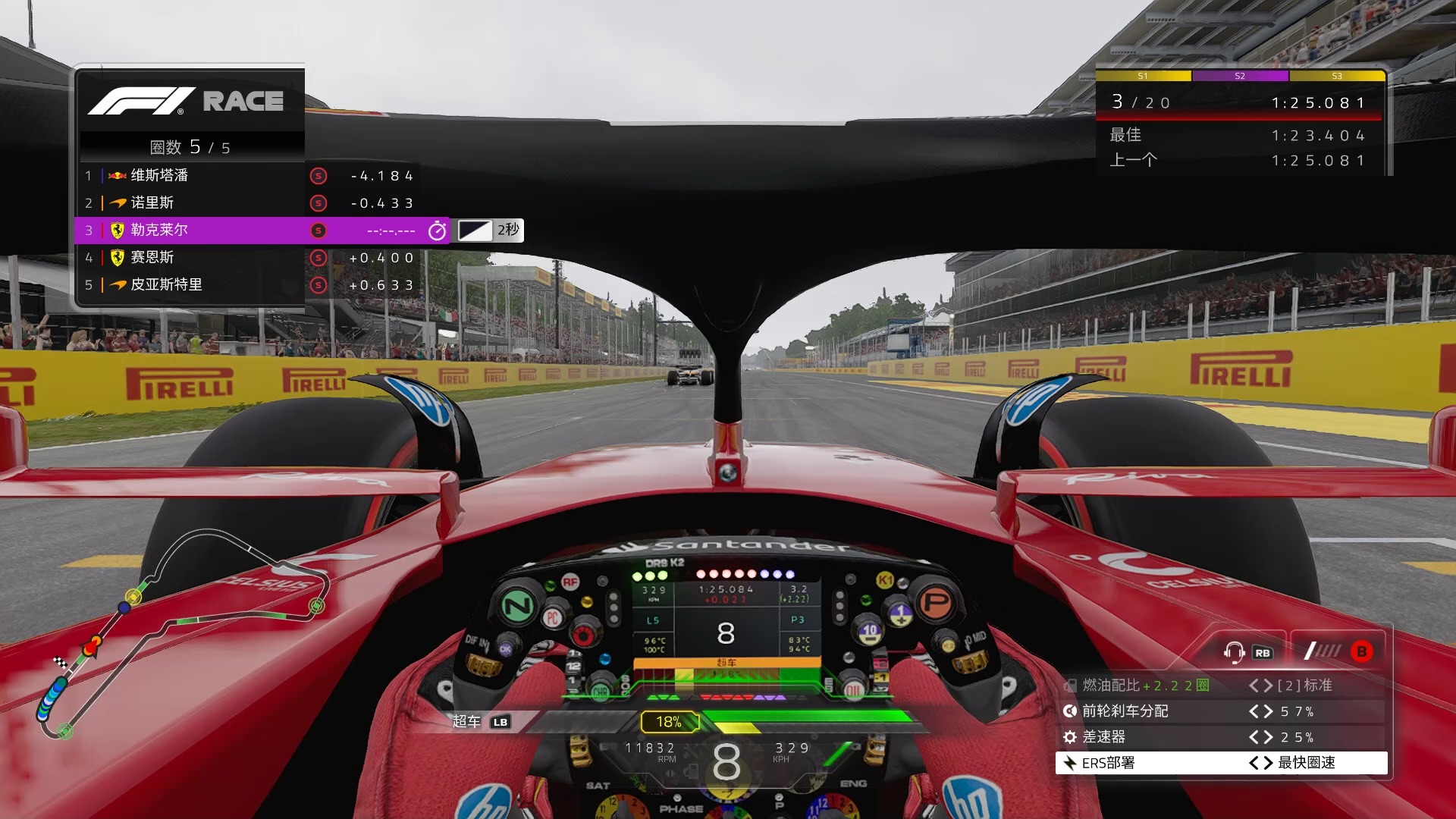Image resolution: width=1456 pixels, height=819 pixels.
Task: Select the 前轮刹车分配 brake bias row
Action: click(1221, 711)
